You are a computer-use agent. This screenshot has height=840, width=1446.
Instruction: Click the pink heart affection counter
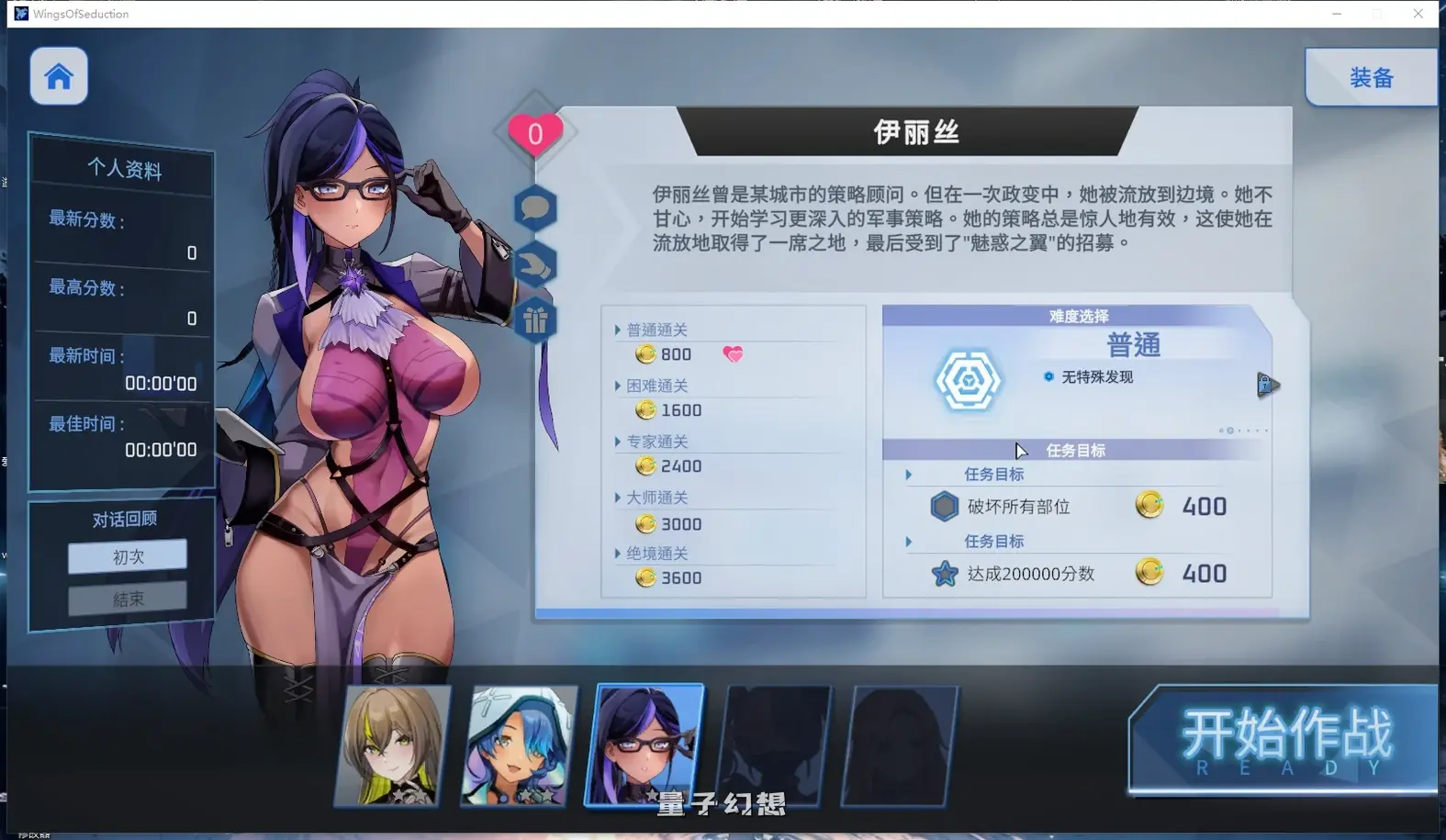point(535,132)
